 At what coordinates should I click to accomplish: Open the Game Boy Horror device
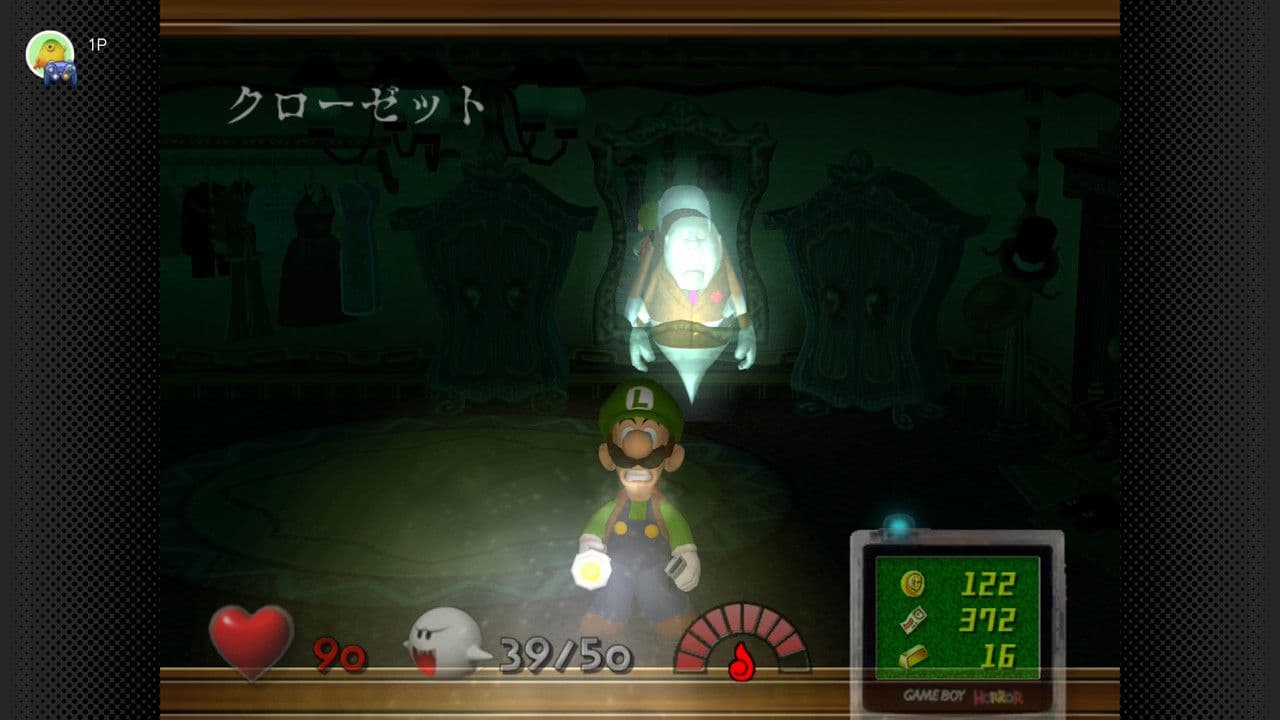pos(956,622)
